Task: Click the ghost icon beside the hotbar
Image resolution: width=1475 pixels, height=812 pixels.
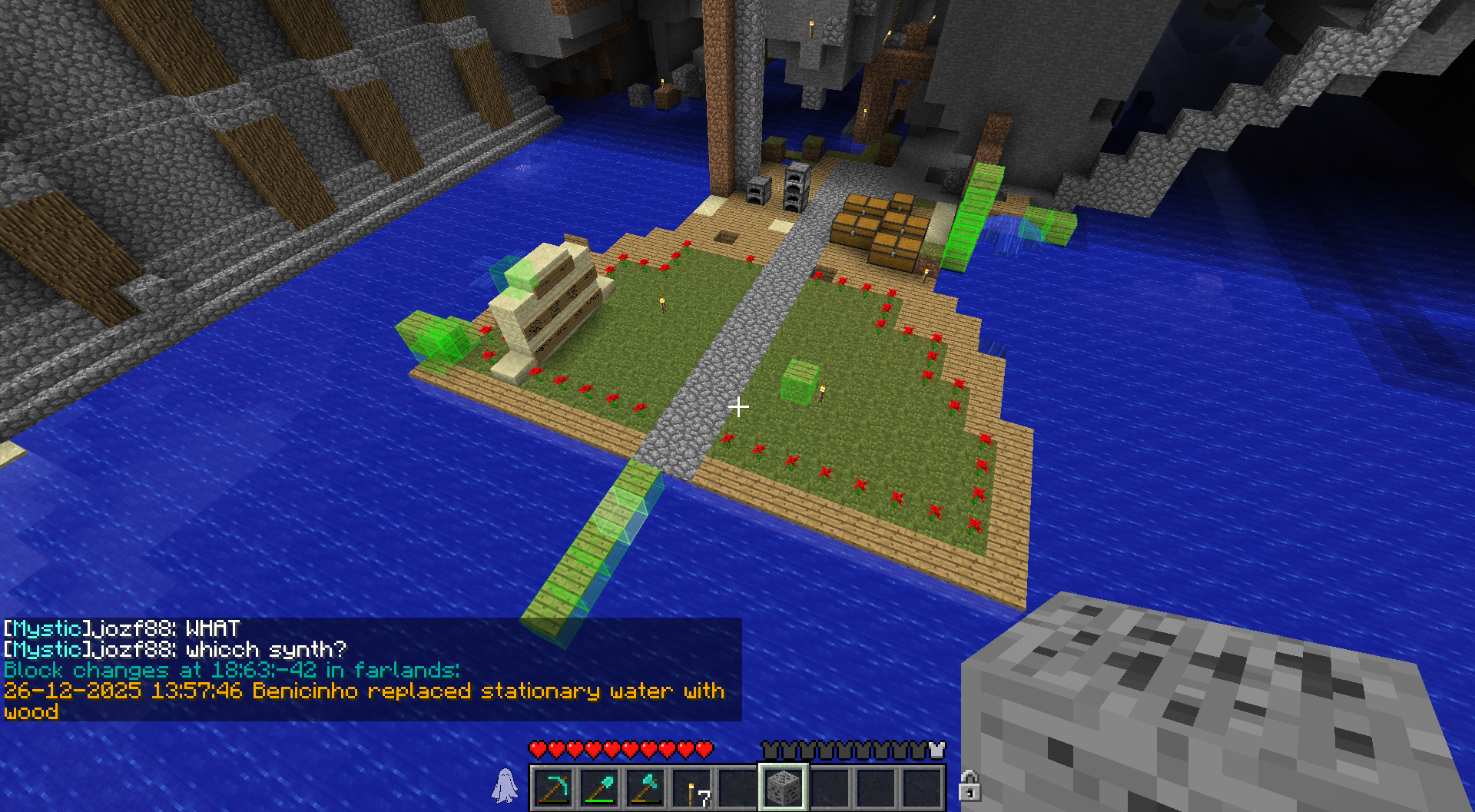Action: tap(505, 786)
